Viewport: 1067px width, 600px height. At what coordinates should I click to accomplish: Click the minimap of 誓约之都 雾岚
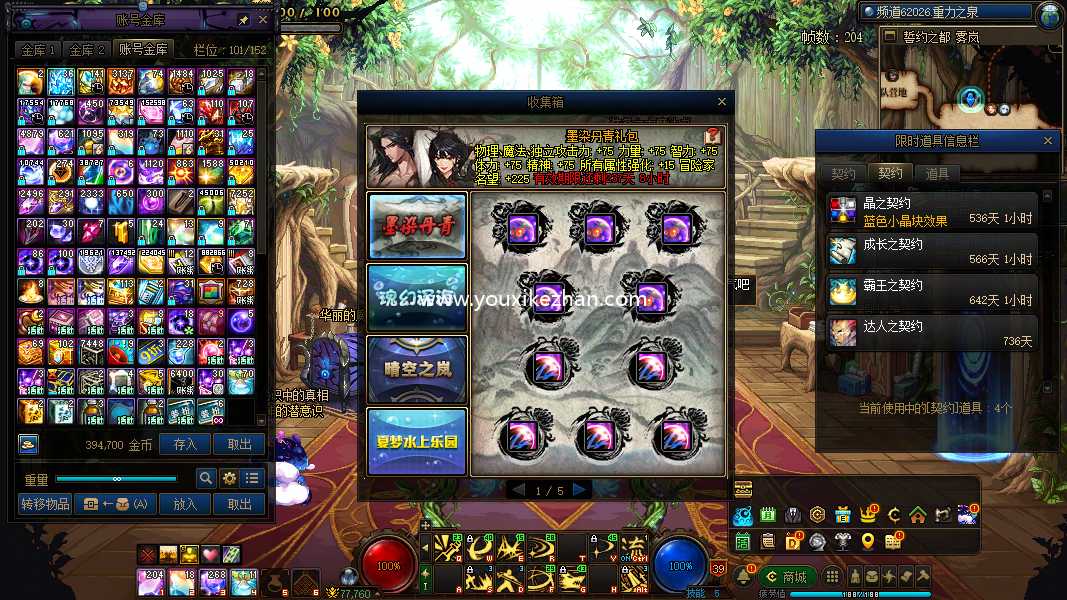click(970, 95)
